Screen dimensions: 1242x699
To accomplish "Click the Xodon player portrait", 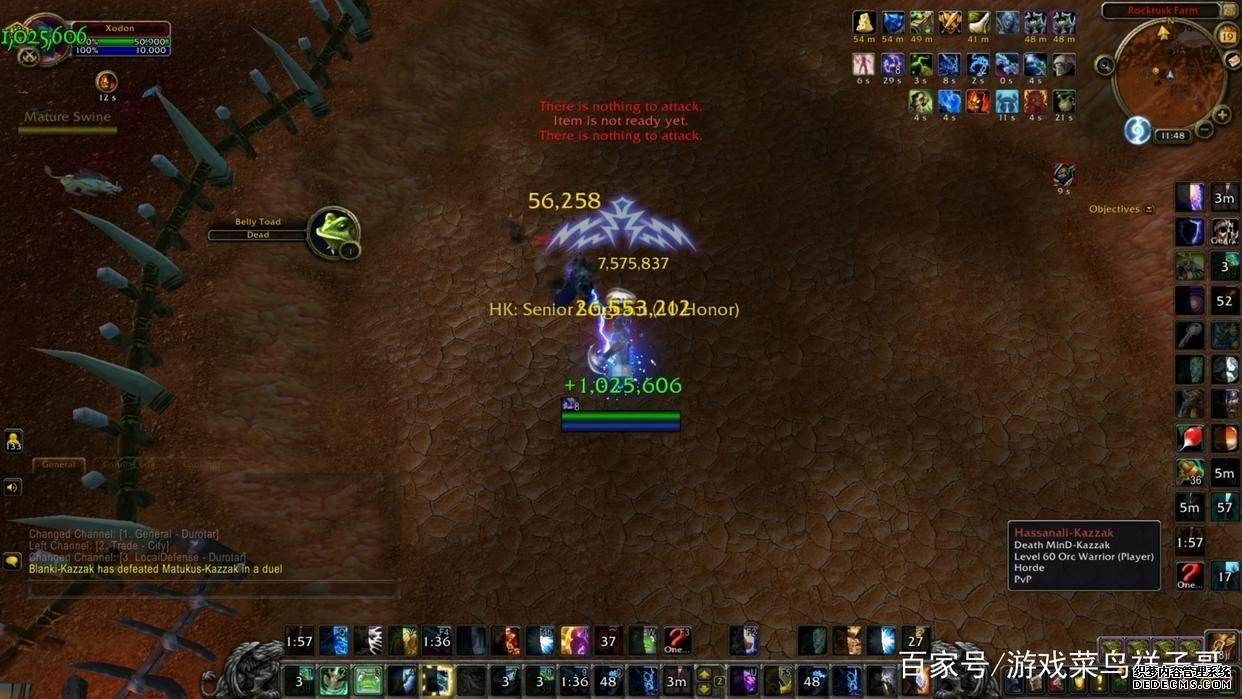I will tap(43, 40).
